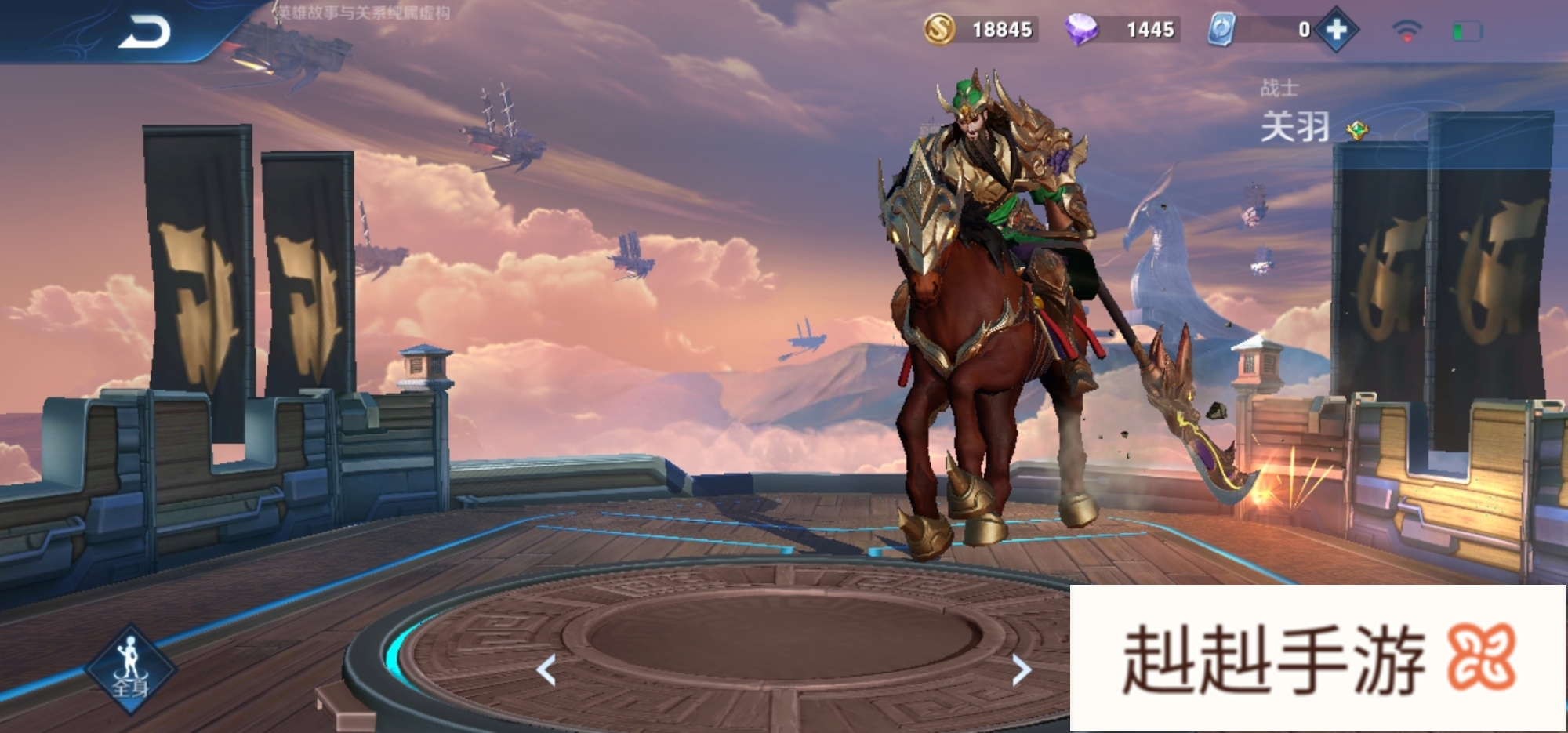
Task: Open the purple diamond currency icon
Action: pos(1081,30)
